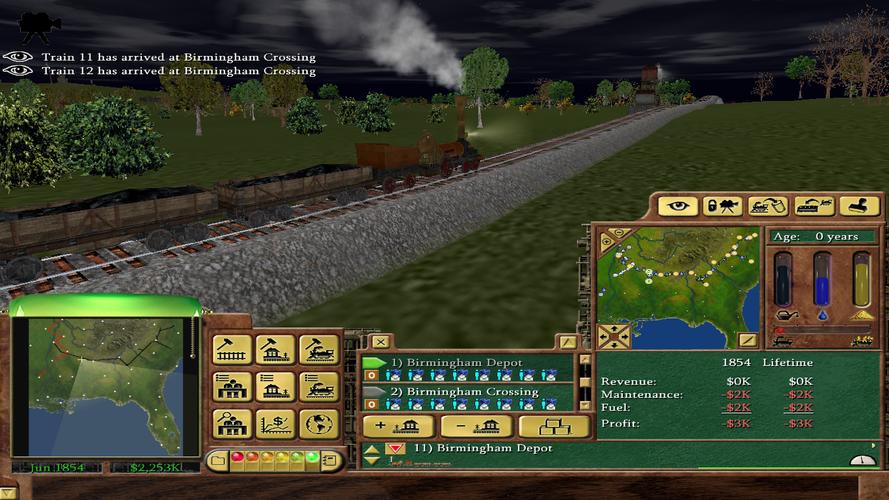889x500 pixels.
Task: Select the Birmingham Crossing route stop
Action: pyautogui.click(x=472, y=391)
